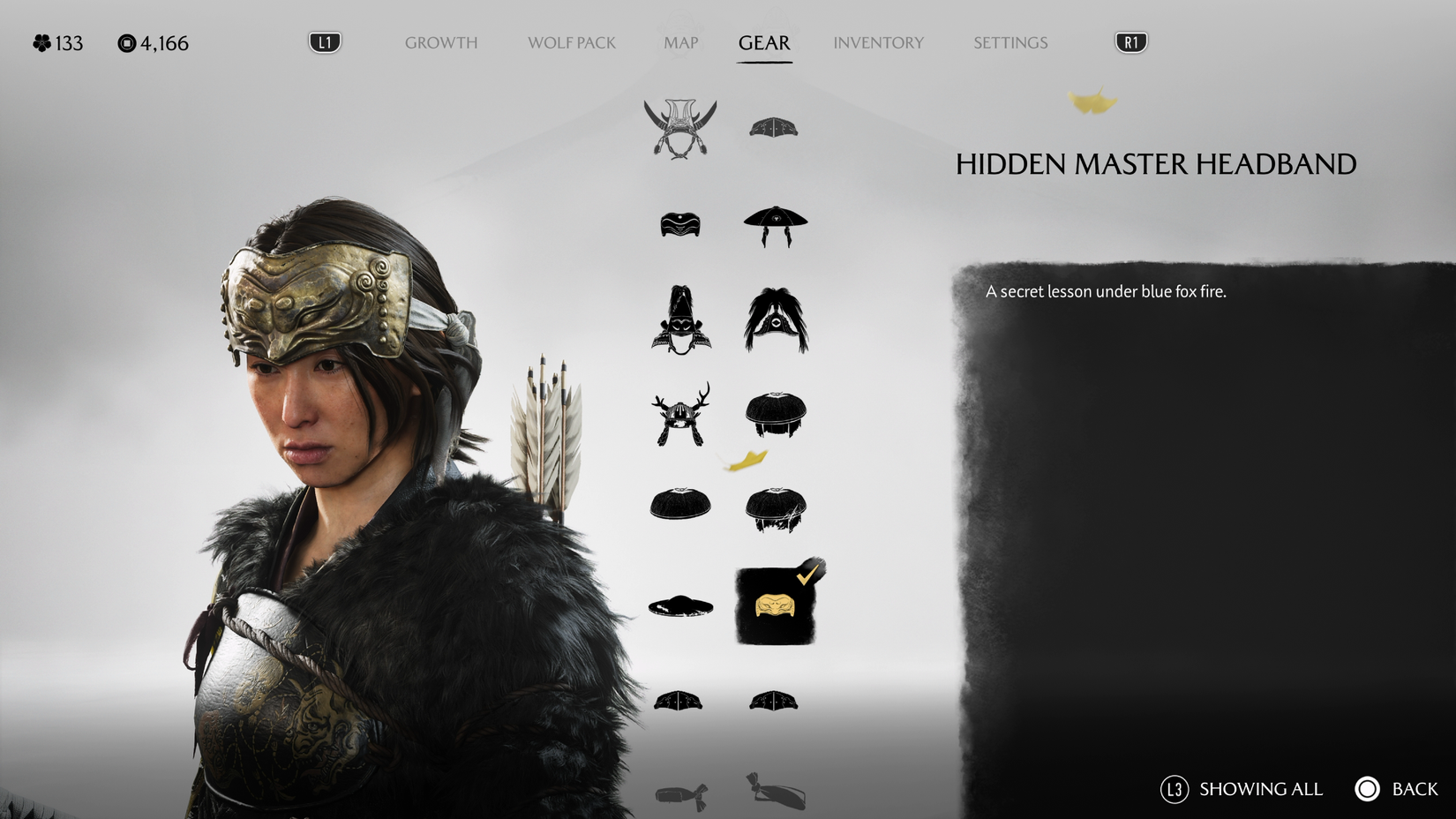Switch to the Inventory tab
1456x819 pixels.
click(x=879, y=42)
